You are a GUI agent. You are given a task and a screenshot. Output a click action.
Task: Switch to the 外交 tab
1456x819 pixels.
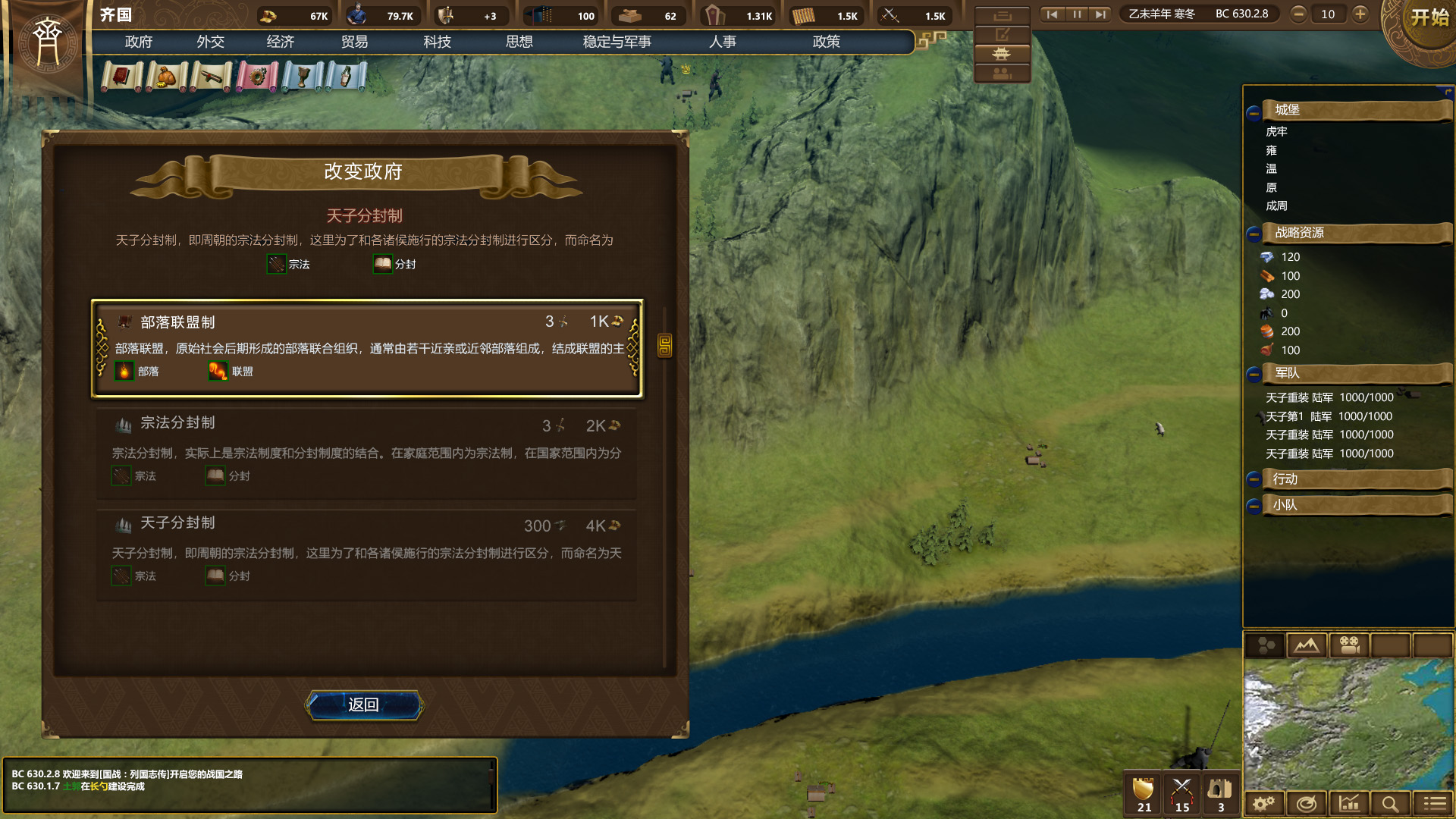click(x=210, y=42)
